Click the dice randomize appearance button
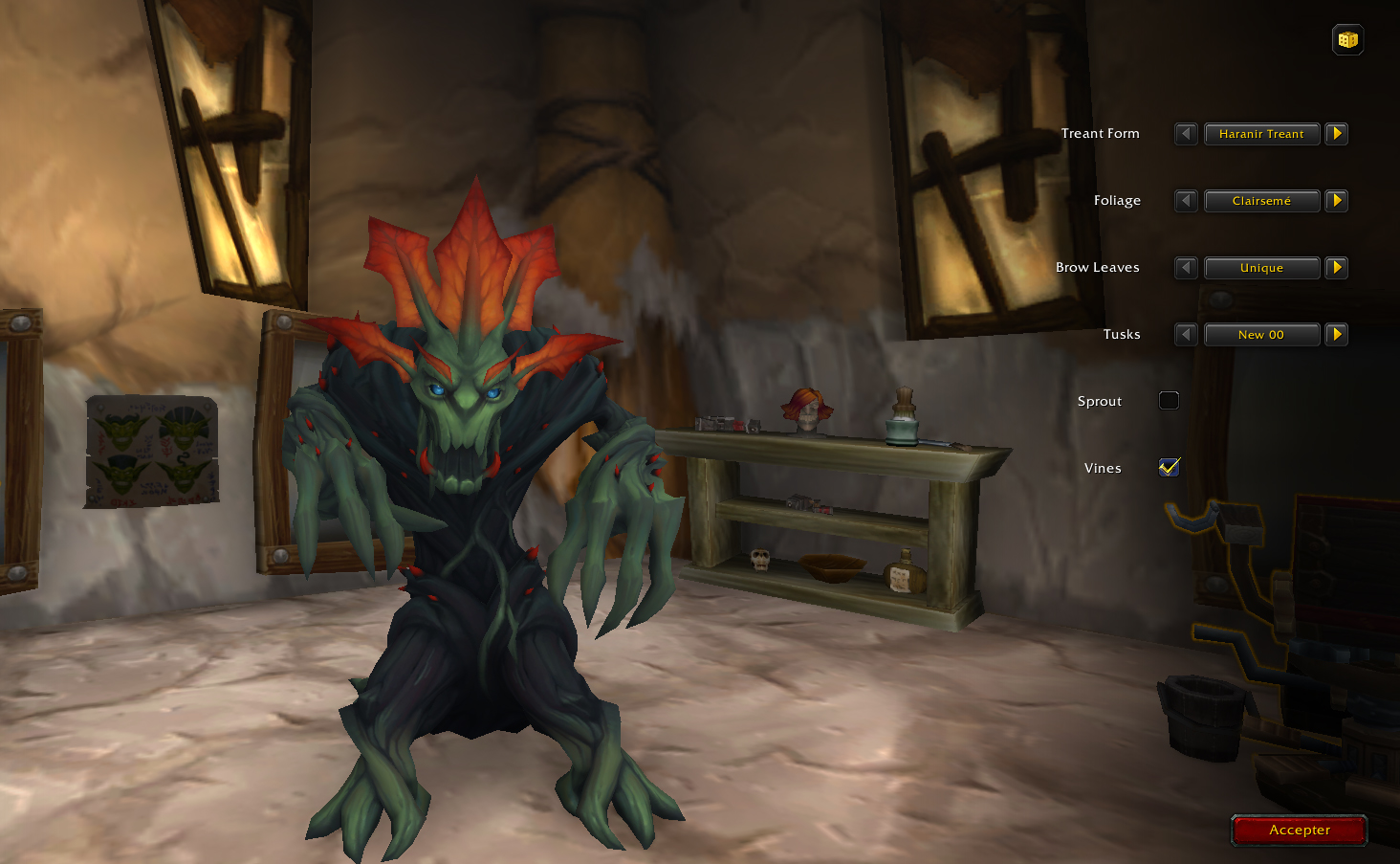This screenshot has height=864, width=1400. point(1347,40)
